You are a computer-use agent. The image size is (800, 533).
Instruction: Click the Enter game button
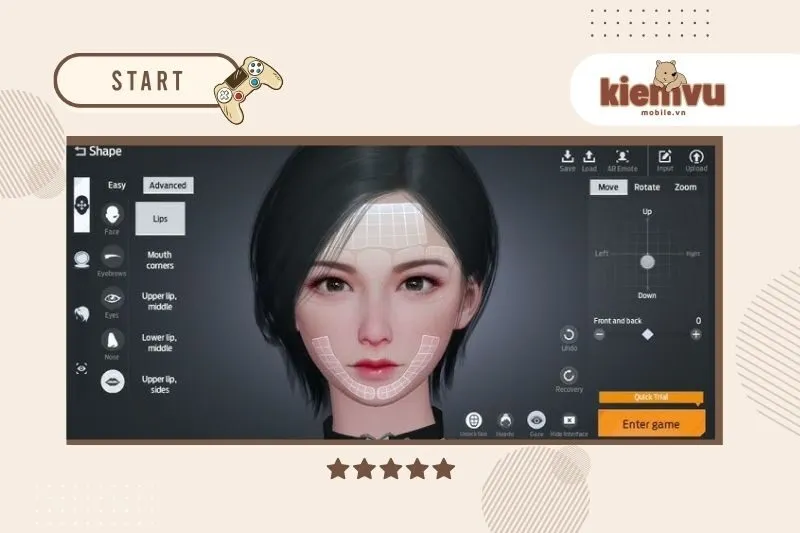pos(651,424)
